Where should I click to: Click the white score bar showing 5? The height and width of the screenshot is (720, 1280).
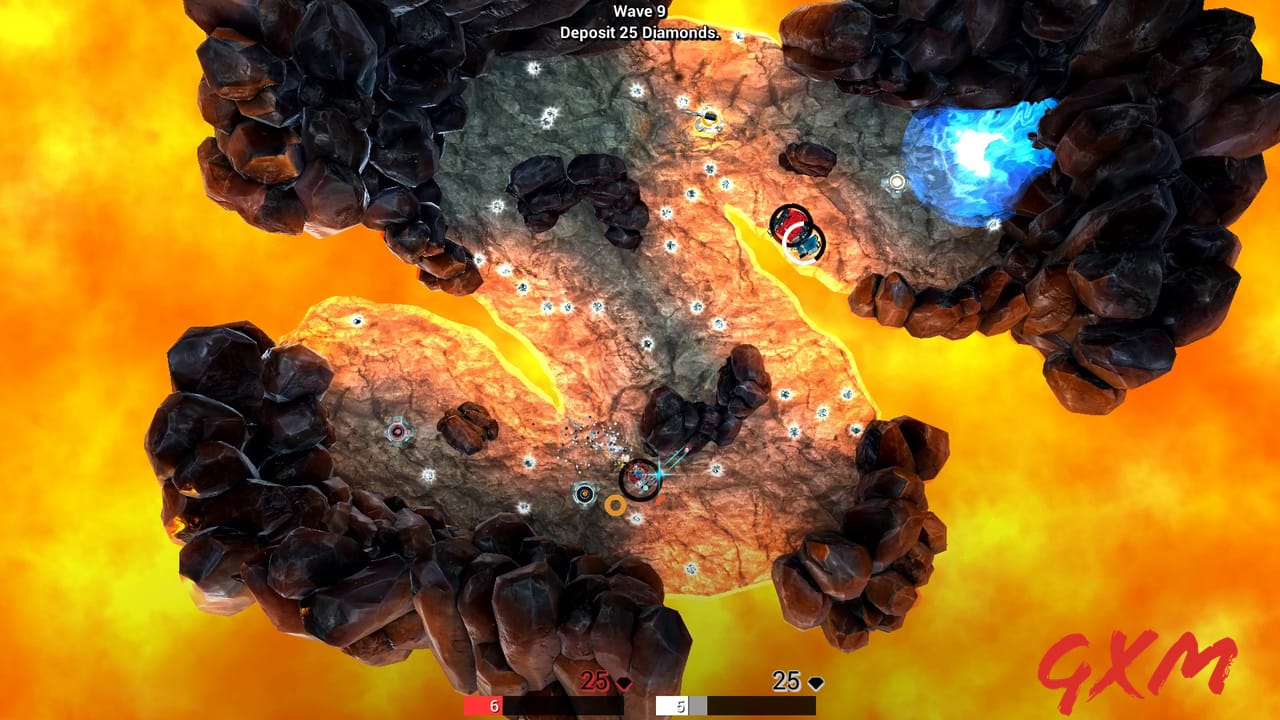[x=673, y=705]
